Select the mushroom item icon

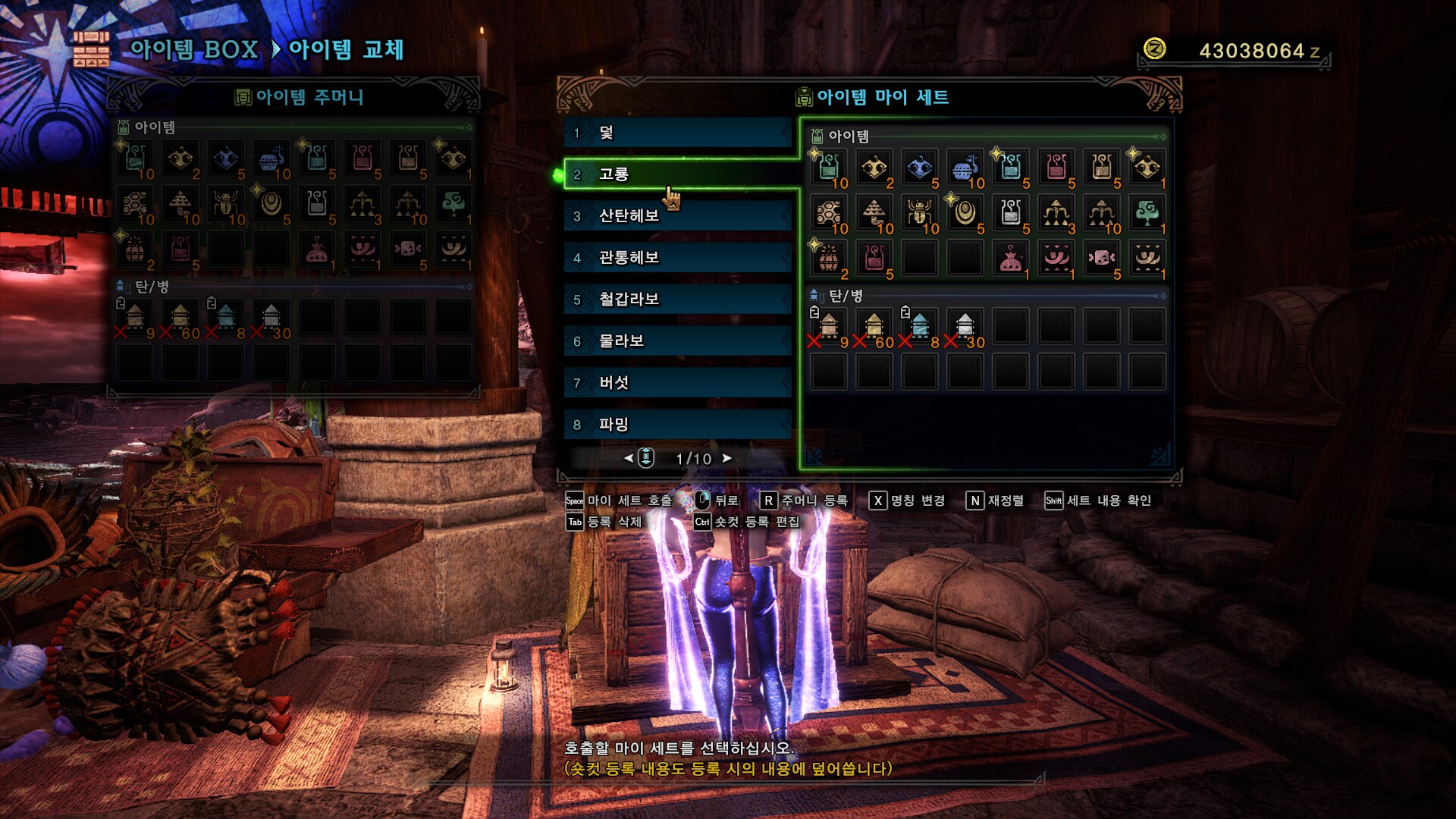tap(180, 205)
